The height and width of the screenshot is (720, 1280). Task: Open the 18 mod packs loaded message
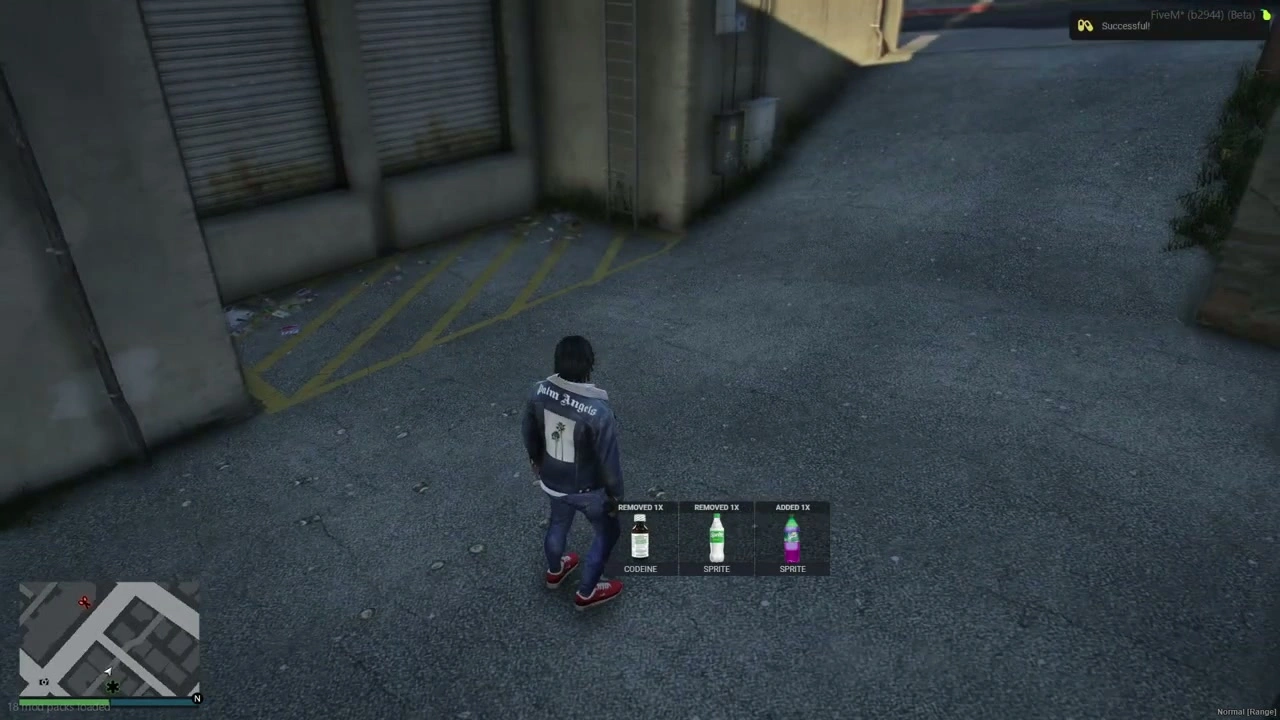click(58, 706)
